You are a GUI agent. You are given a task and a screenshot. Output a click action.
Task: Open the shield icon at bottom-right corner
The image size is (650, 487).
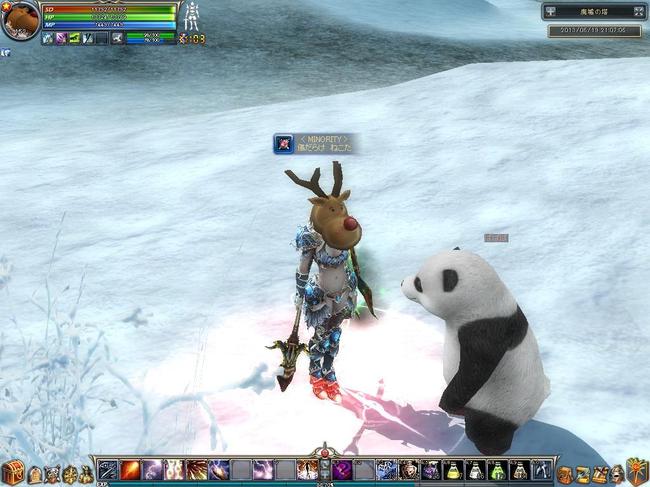(x=636, y=470)
